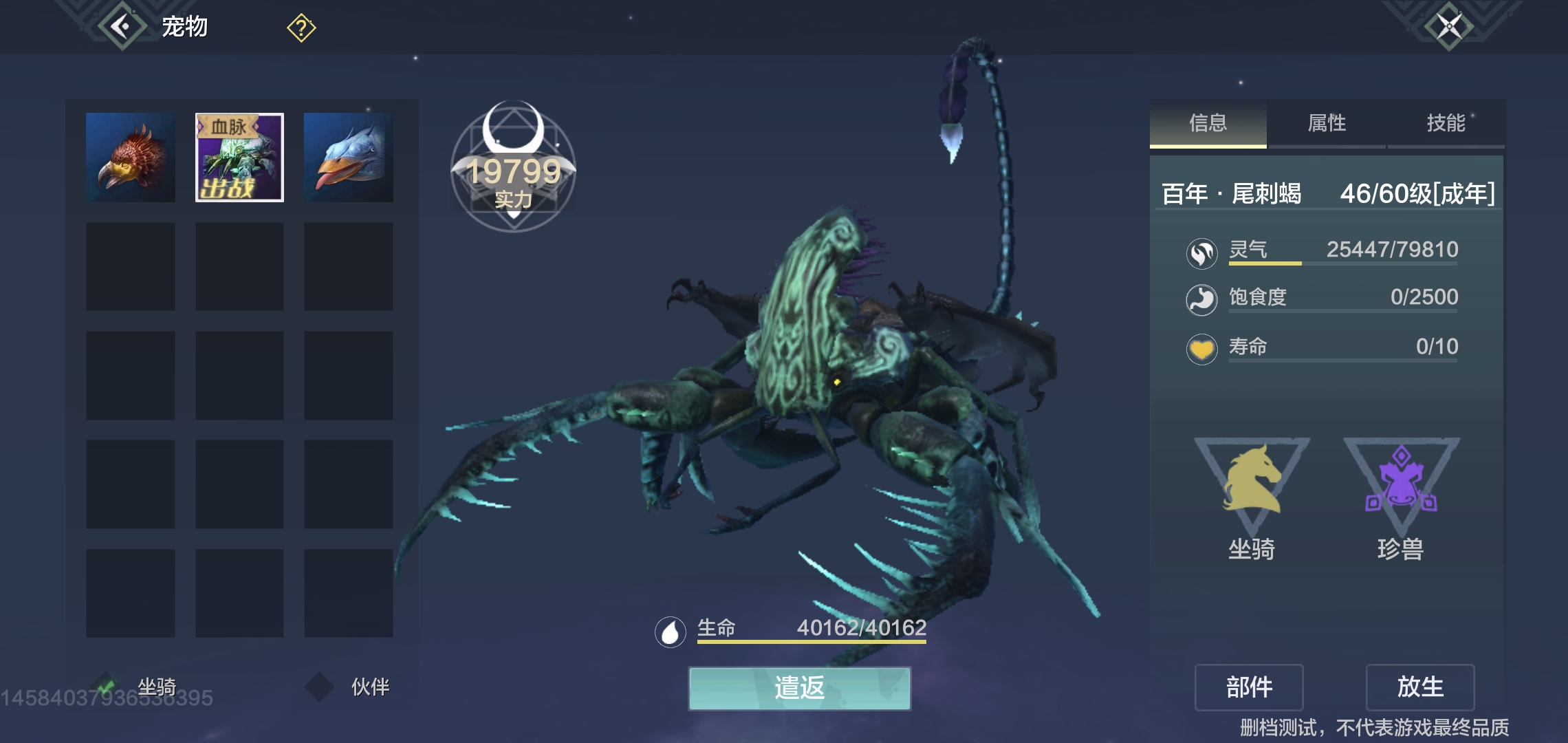Select the blue-crested bird pet

tap(349, 158)
